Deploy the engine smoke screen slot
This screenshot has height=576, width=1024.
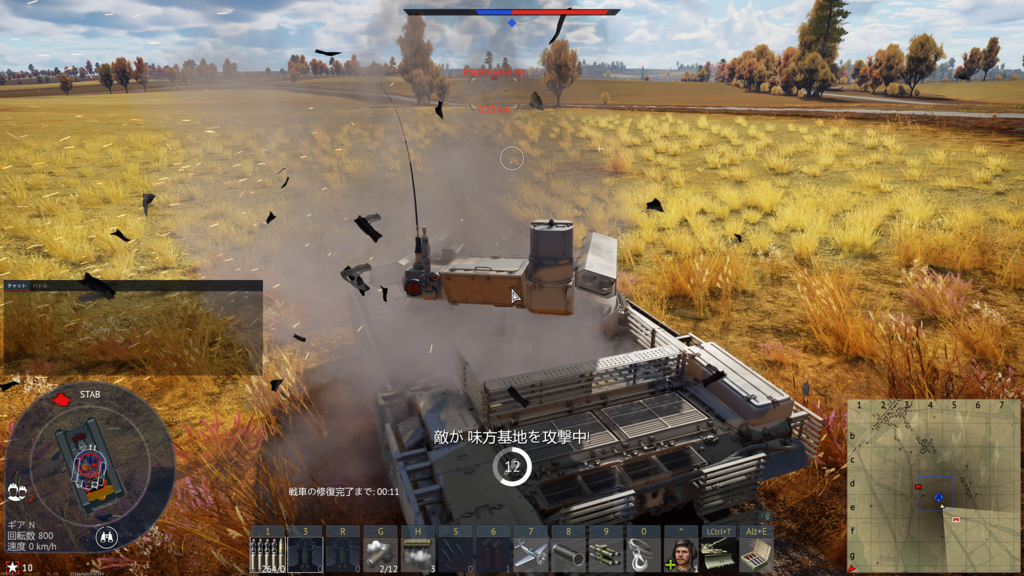tap(418, 553)
